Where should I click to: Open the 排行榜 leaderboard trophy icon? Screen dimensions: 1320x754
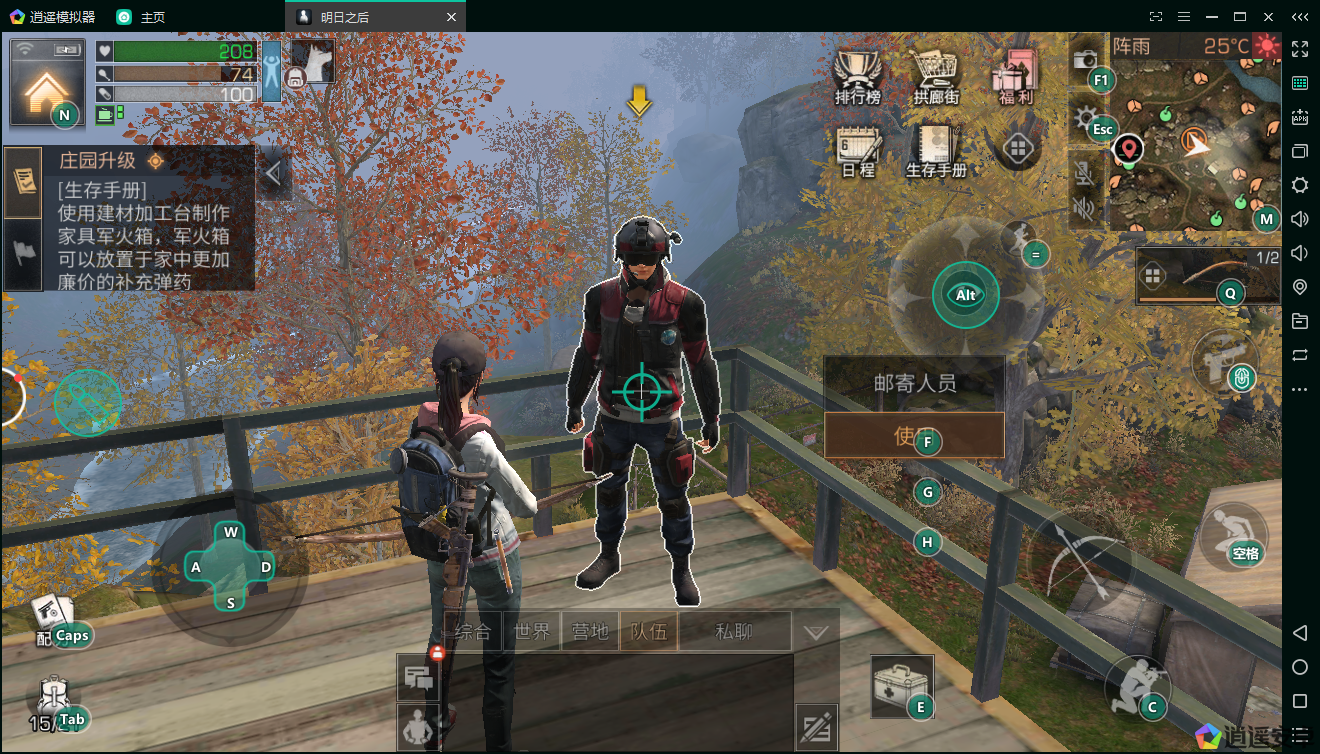click(x=858, y=75)
